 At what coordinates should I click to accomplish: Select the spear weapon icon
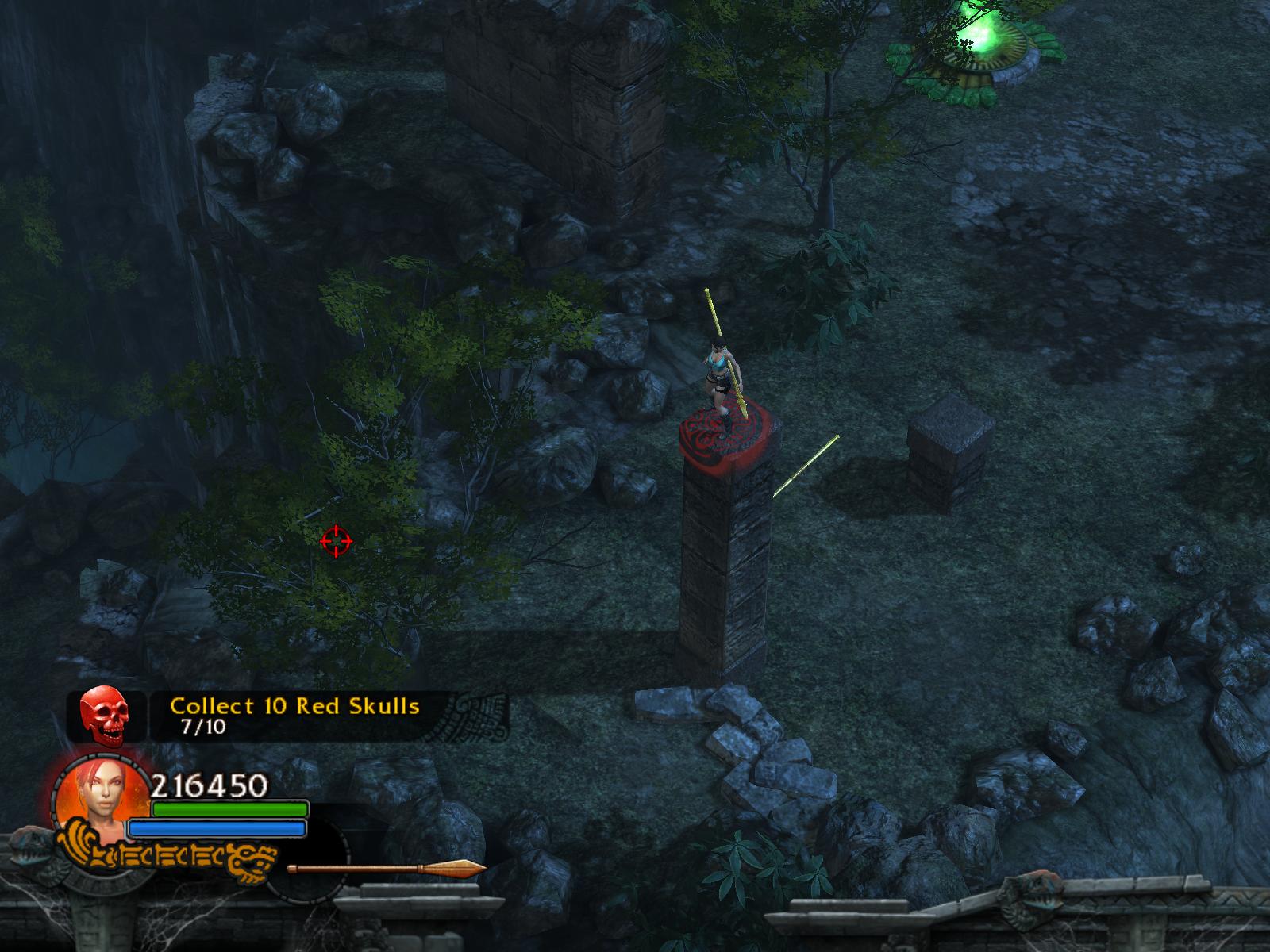pos(387,867)
